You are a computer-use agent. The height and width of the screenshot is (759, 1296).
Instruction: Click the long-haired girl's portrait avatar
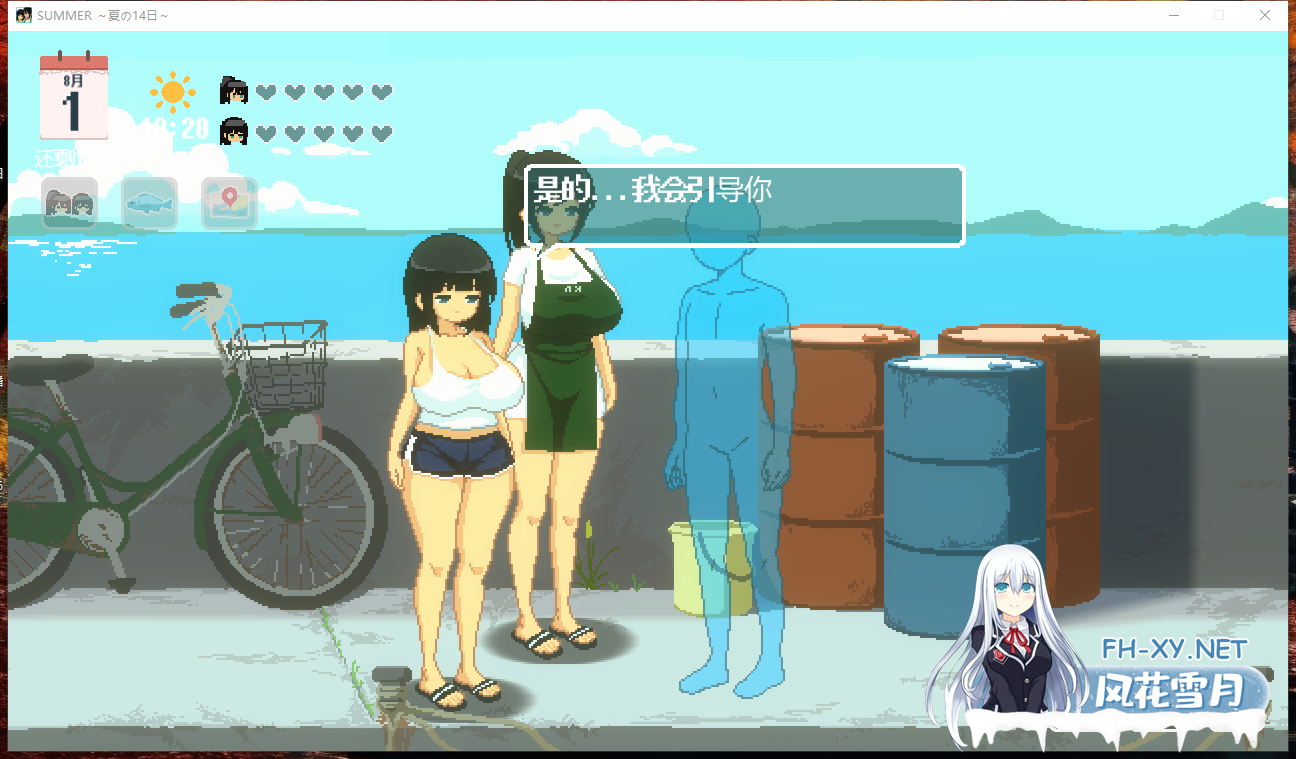(233, 129)
